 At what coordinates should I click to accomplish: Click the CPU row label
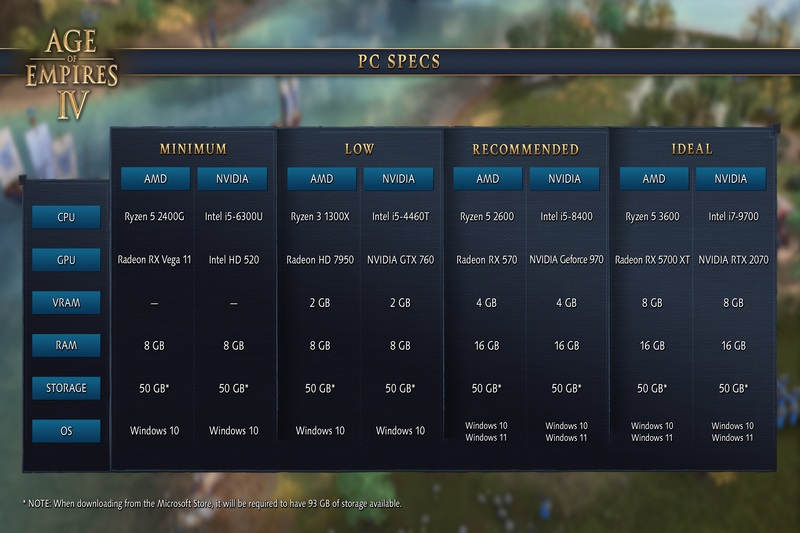(x=66, y=216)
